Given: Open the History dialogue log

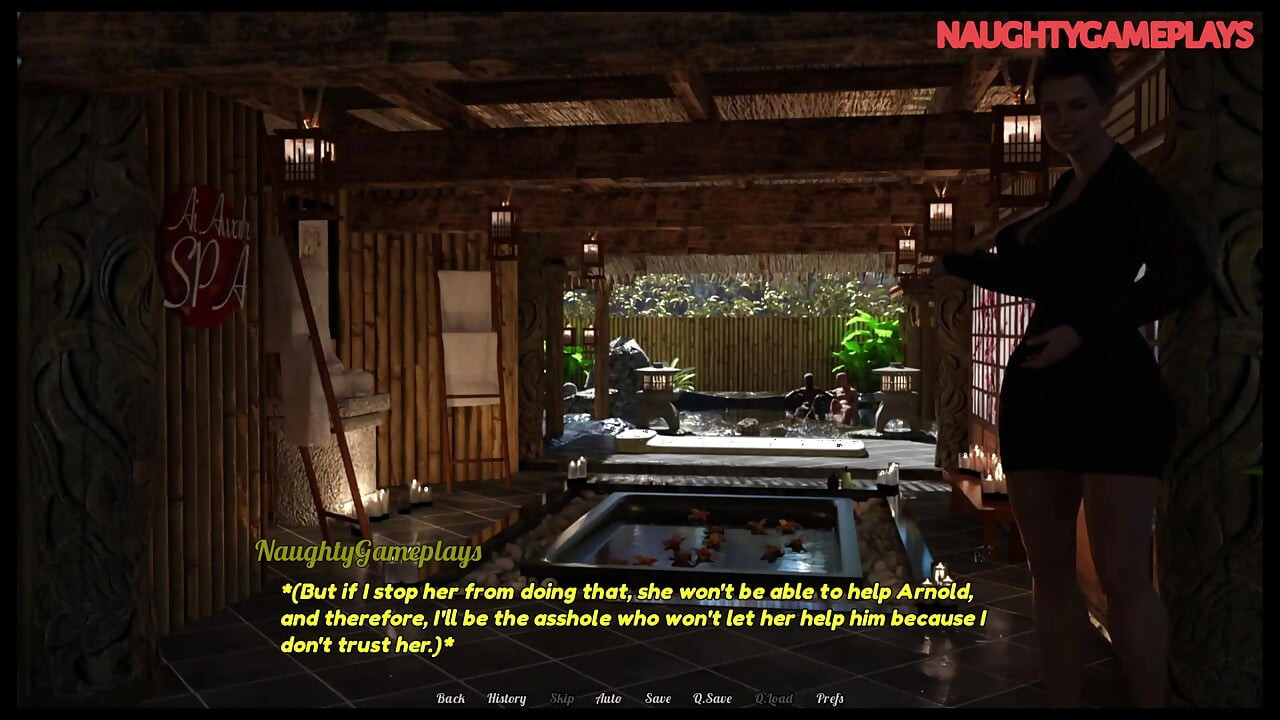Looking at the screenshot, I should coord(506,699).
